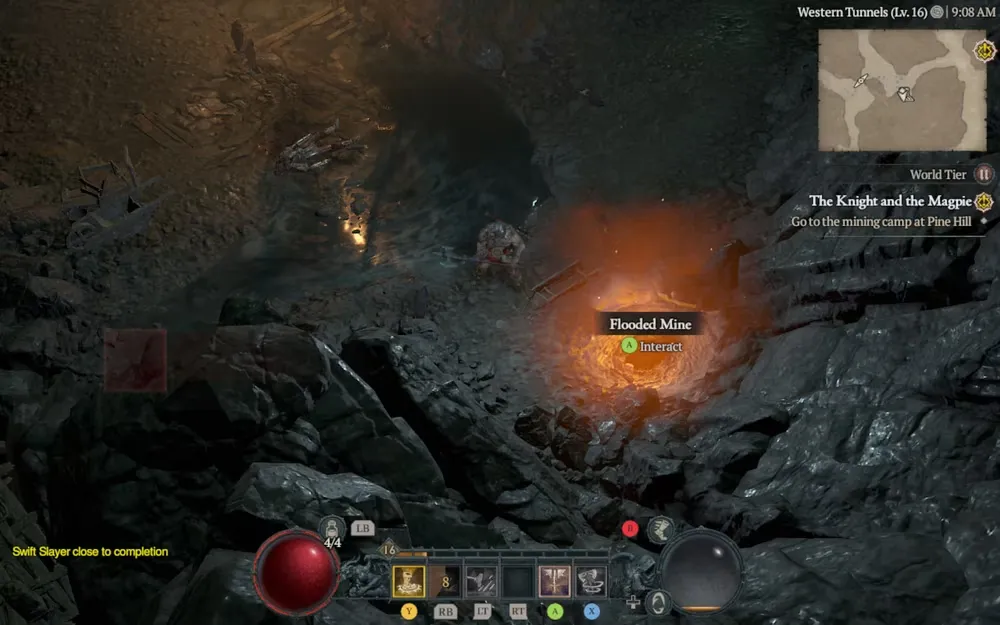
Task: Activate the gold-framed first skill slot
Action: coord(408,581)
